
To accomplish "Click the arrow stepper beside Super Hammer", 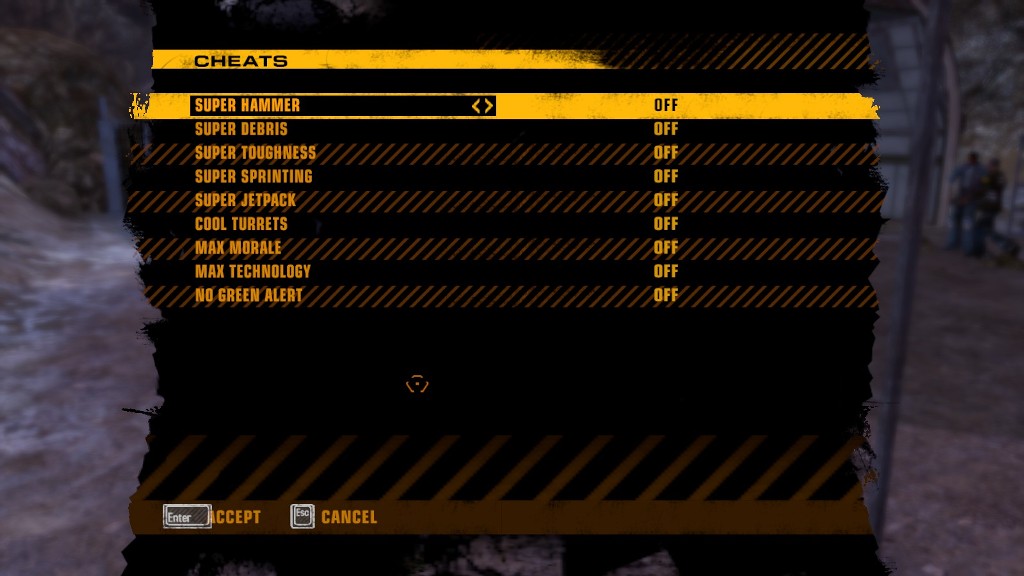I will point(483,105).
